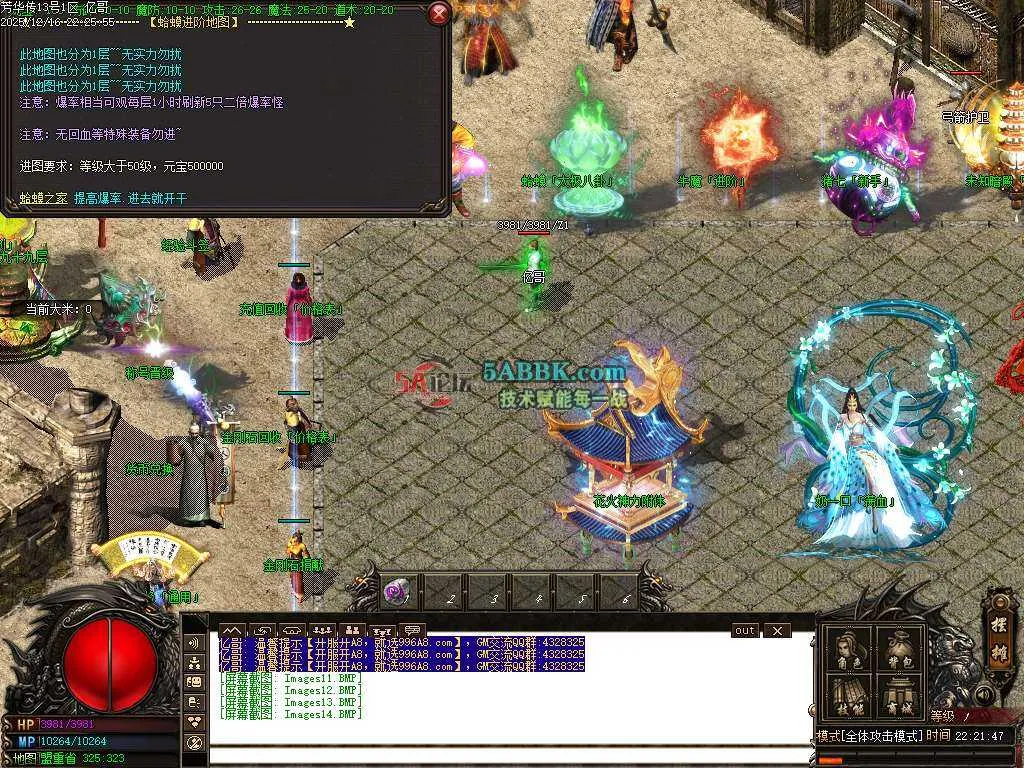Switch to the mountain-shaped chat tab
This screenshot has height=768, width=1024.
click(x=233, y=630)
